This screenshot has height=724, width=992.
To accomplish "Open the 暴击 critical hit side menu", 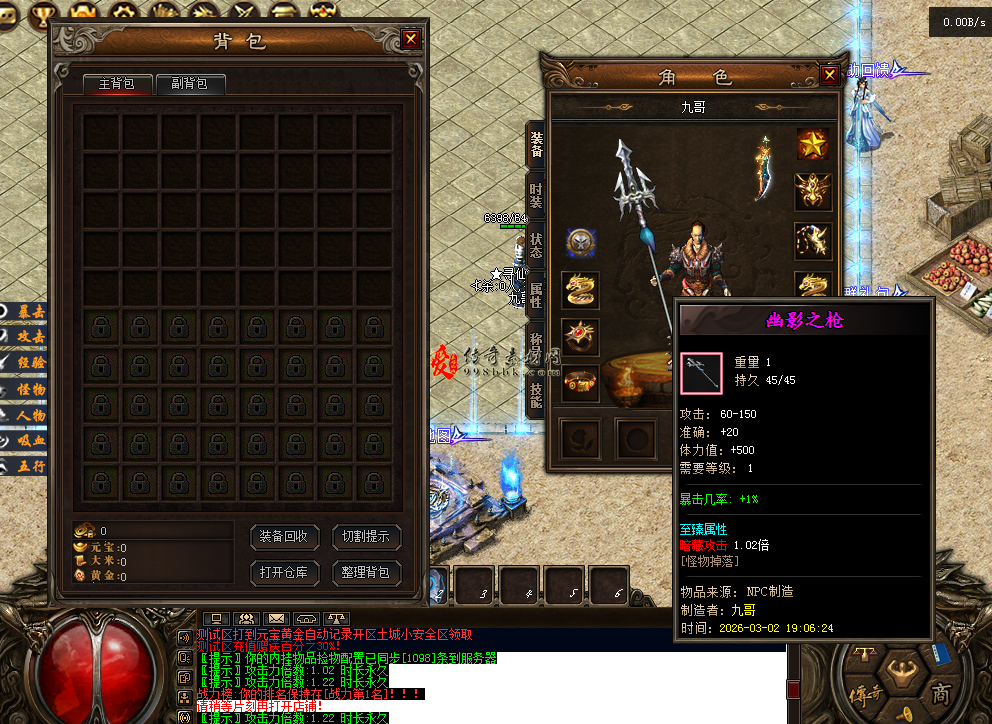I will pyautogui.click(x=25, y=312).
